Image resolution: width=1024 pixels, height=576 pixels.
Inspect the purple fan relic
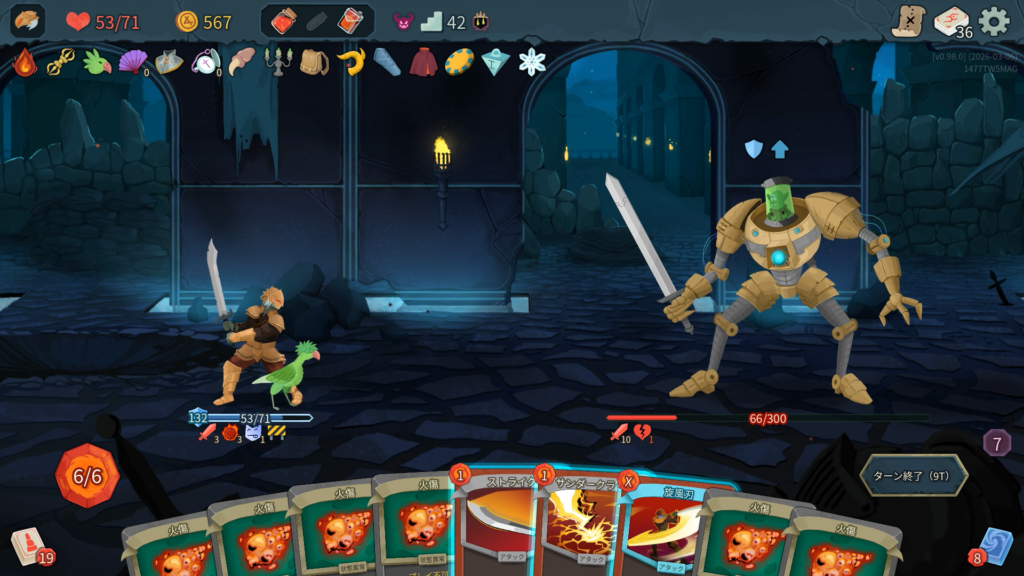tap(132, 62)
